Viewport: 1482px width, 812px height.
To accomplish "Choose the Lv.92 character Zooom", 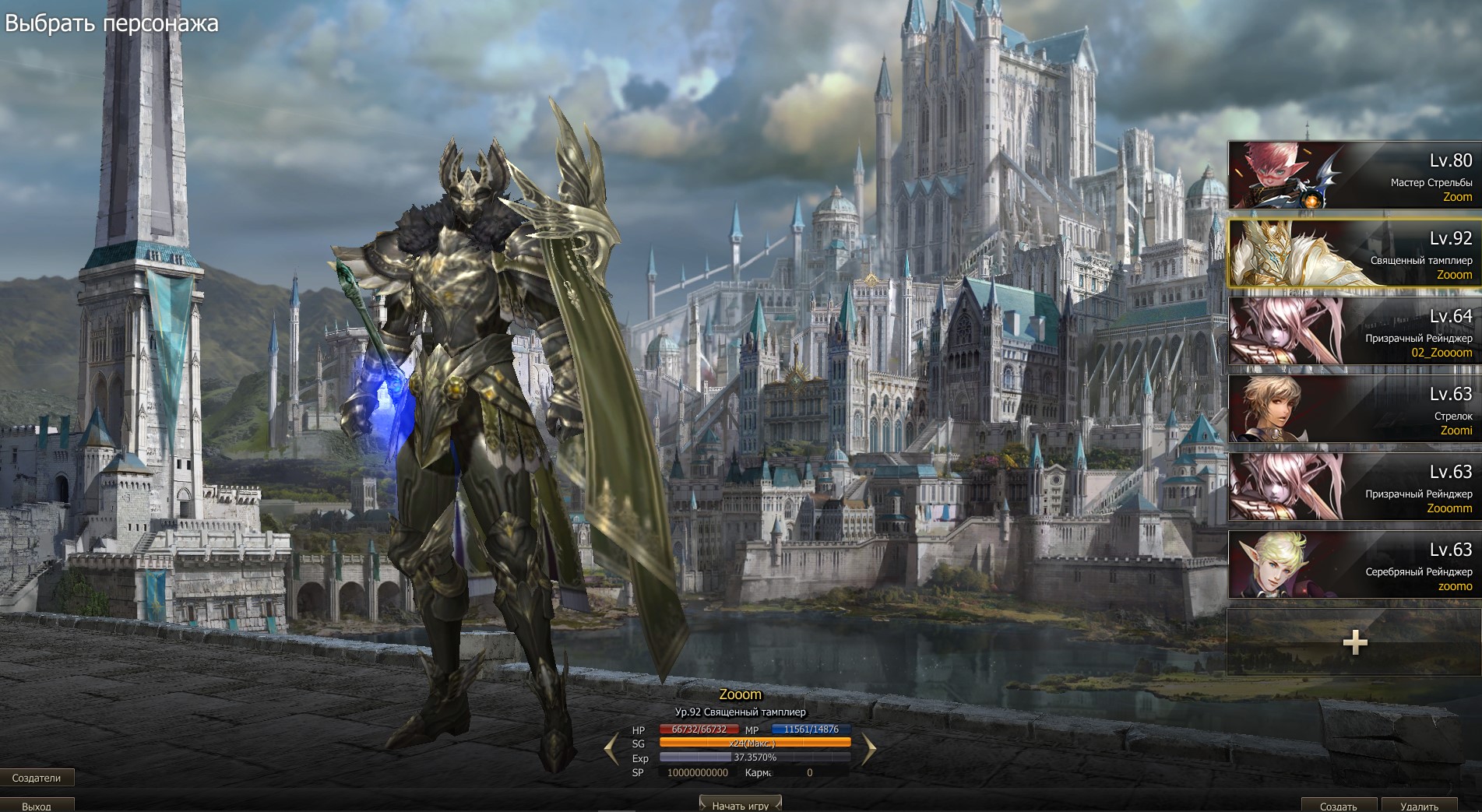I will [1354, 254].
